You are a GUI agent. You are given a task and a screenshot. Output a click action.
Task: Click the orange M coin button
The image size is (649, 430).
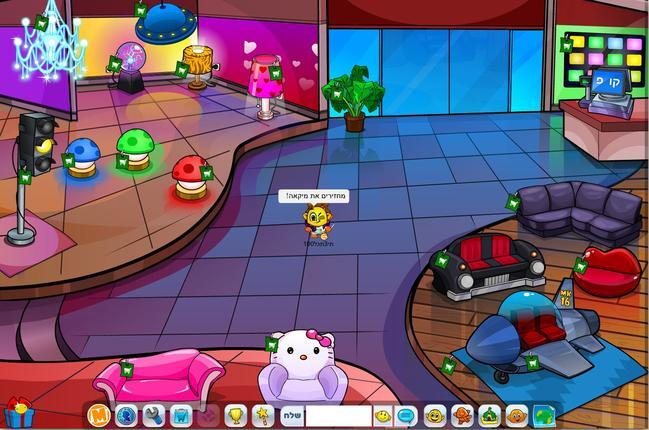point(98,414)
